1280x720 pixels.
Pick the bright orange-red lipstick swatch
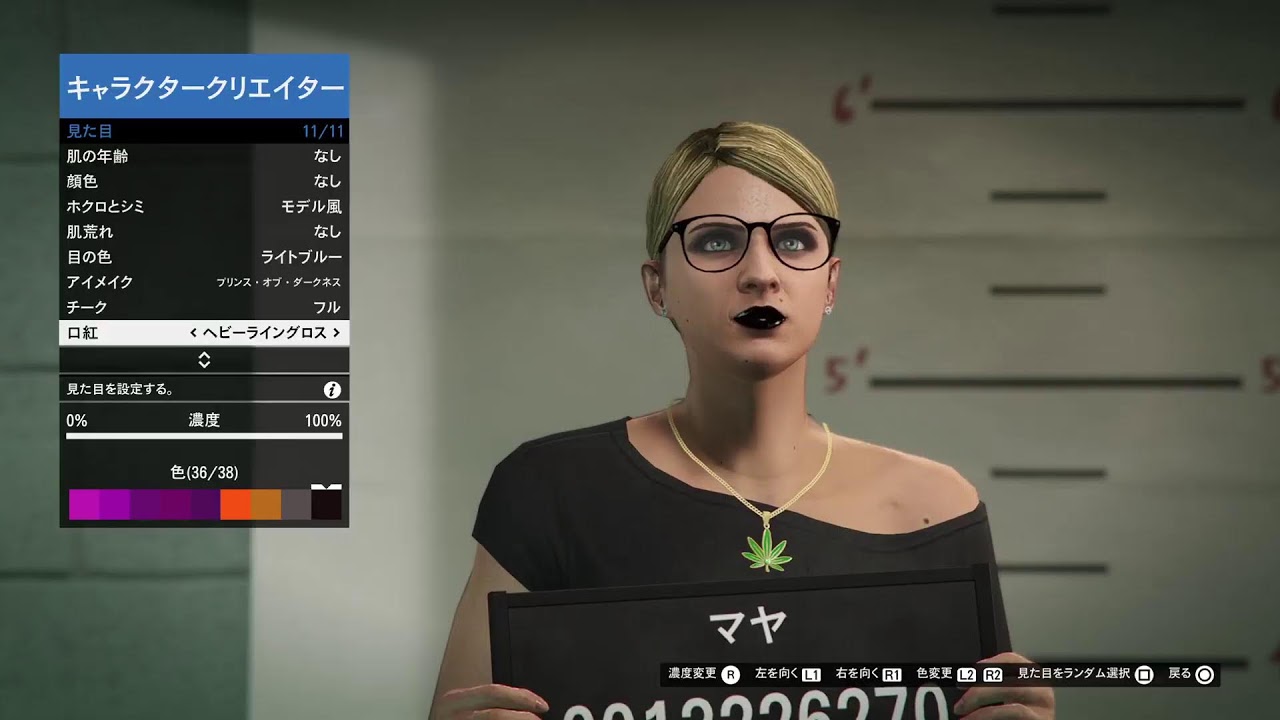[x=235, y=505]
